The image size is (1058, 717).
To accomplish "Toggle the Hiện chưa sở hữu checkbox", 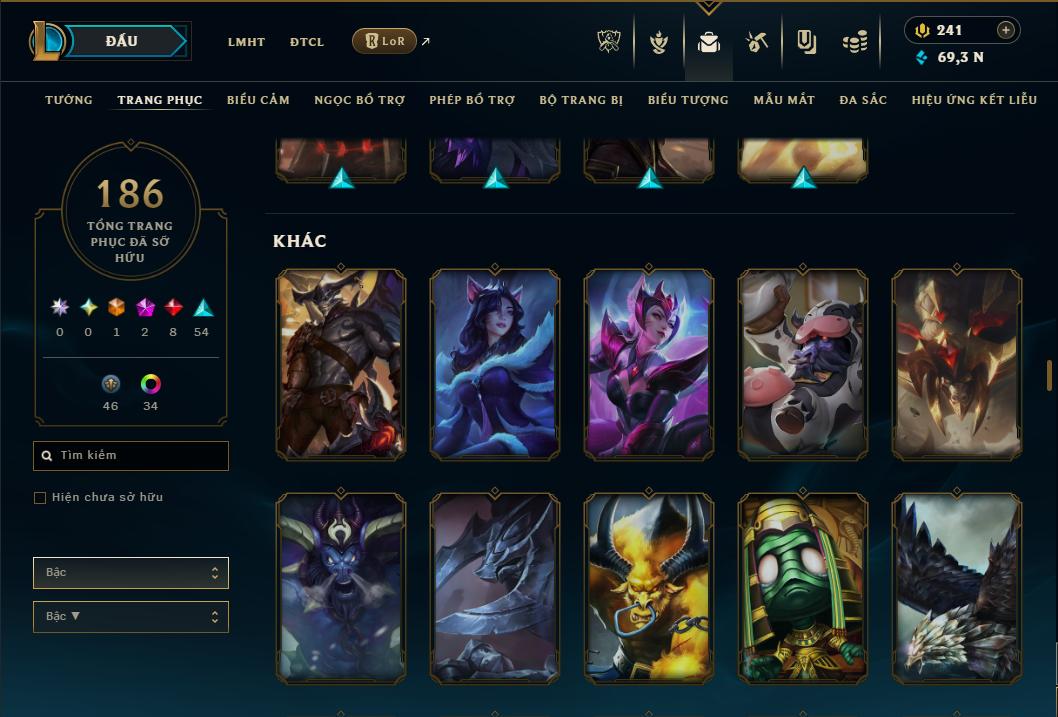I will pos(40,498).
